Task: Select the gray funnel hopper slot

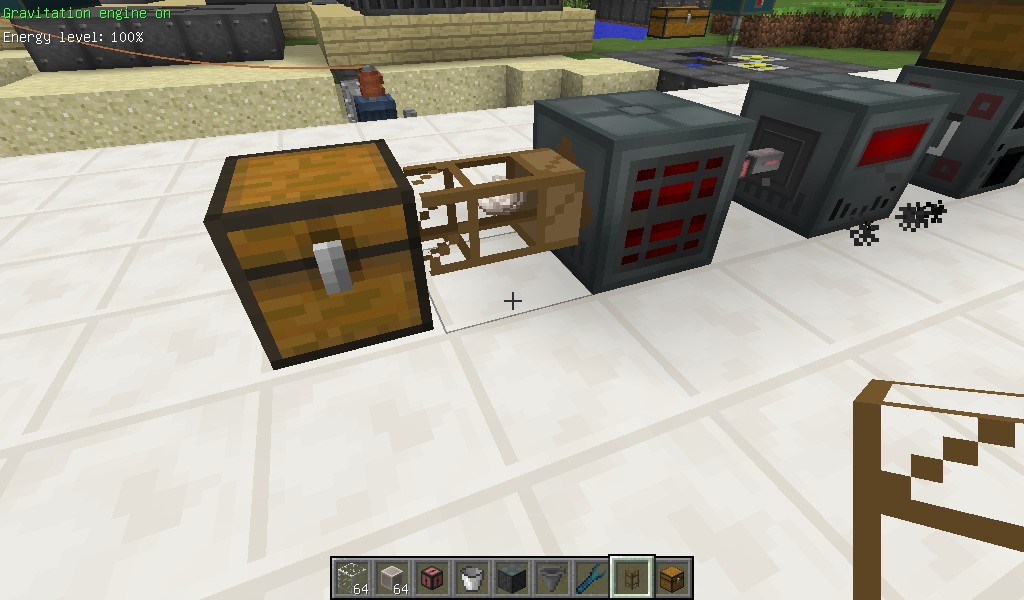Action: coord(552,577)
